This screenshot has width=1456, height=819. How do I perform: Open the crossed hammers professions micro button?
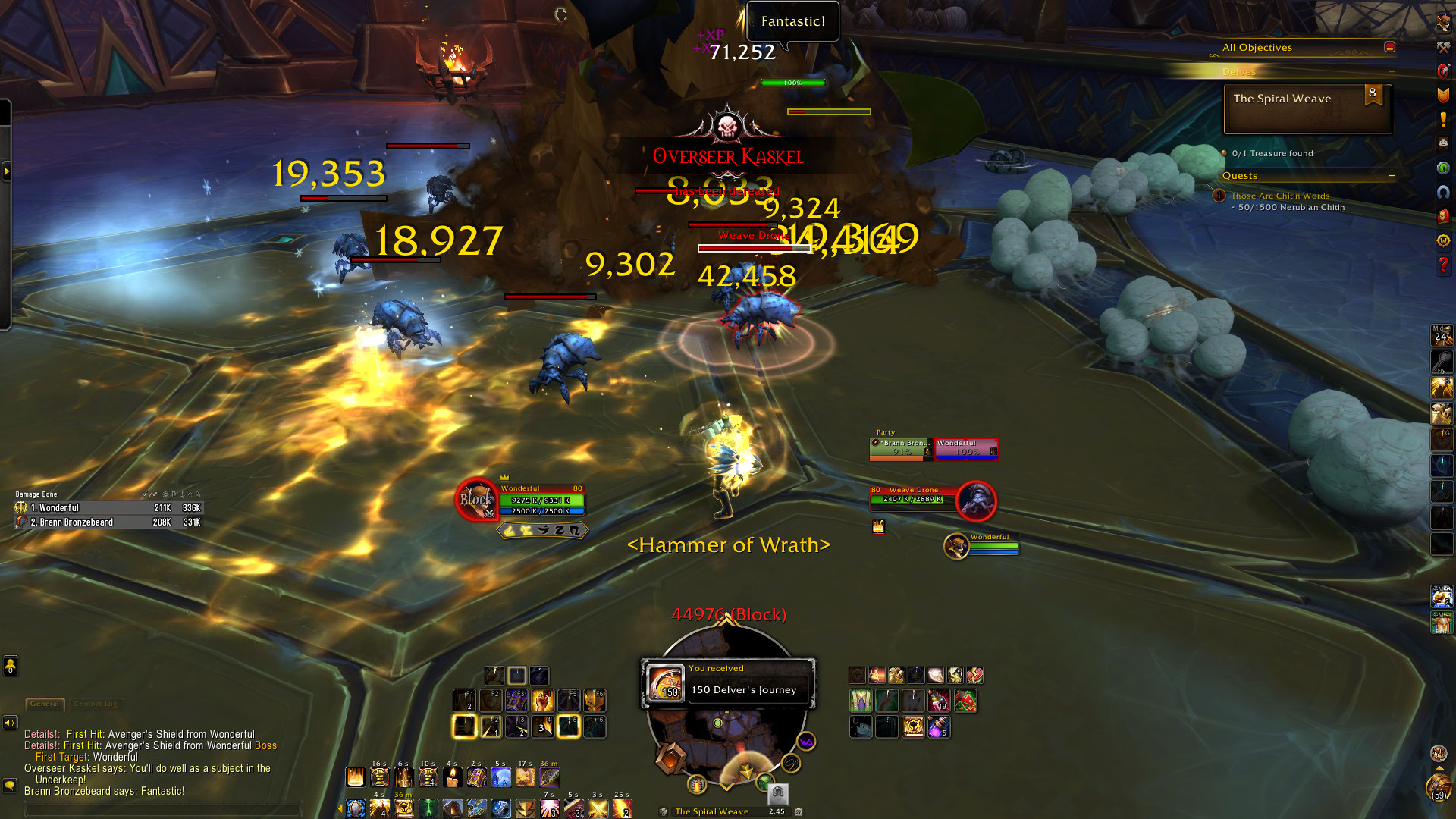[x=1443, y=47]
